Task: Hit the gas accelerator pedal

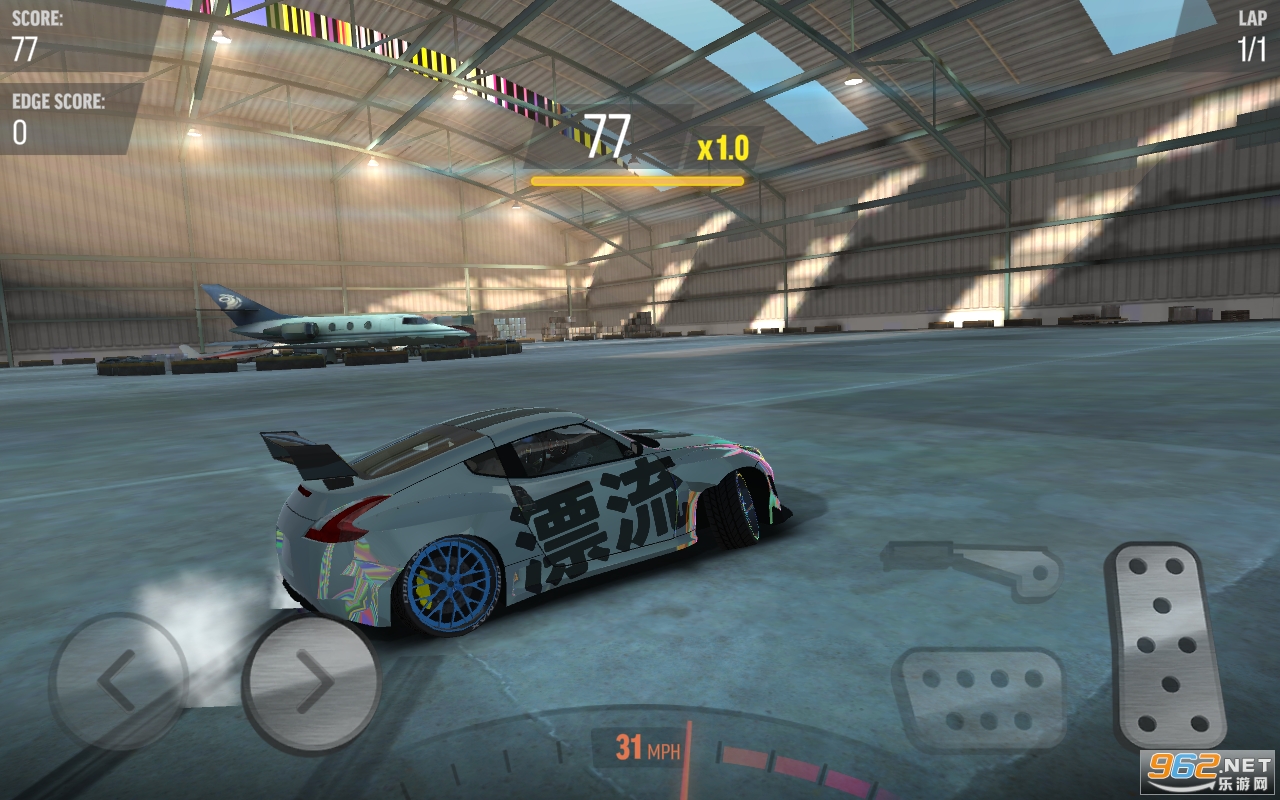Action: point(1165,645)
